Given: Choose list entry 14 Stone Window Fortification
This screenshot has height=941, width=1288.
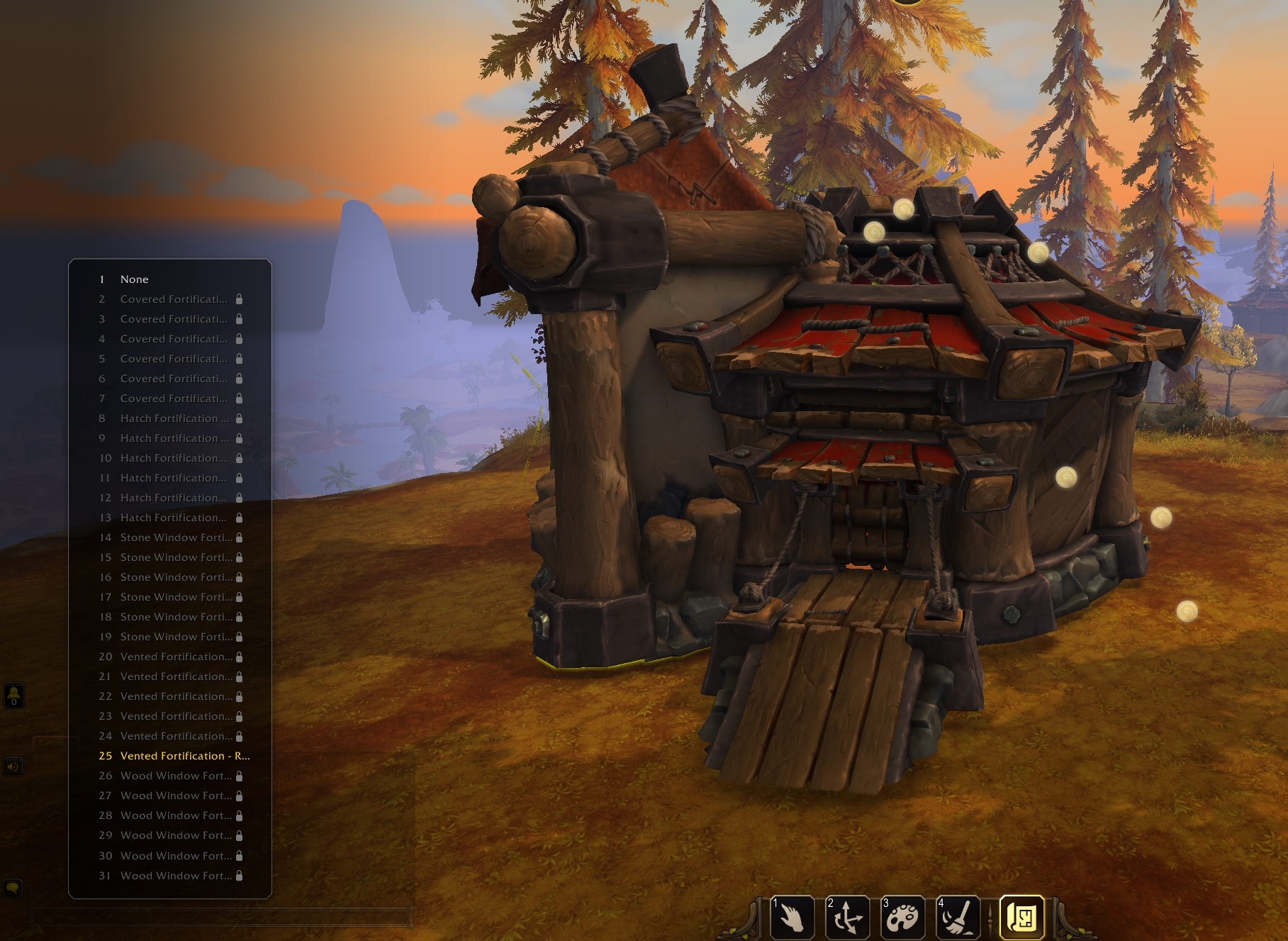Looking at the screenshot, I should coord(176,538).
